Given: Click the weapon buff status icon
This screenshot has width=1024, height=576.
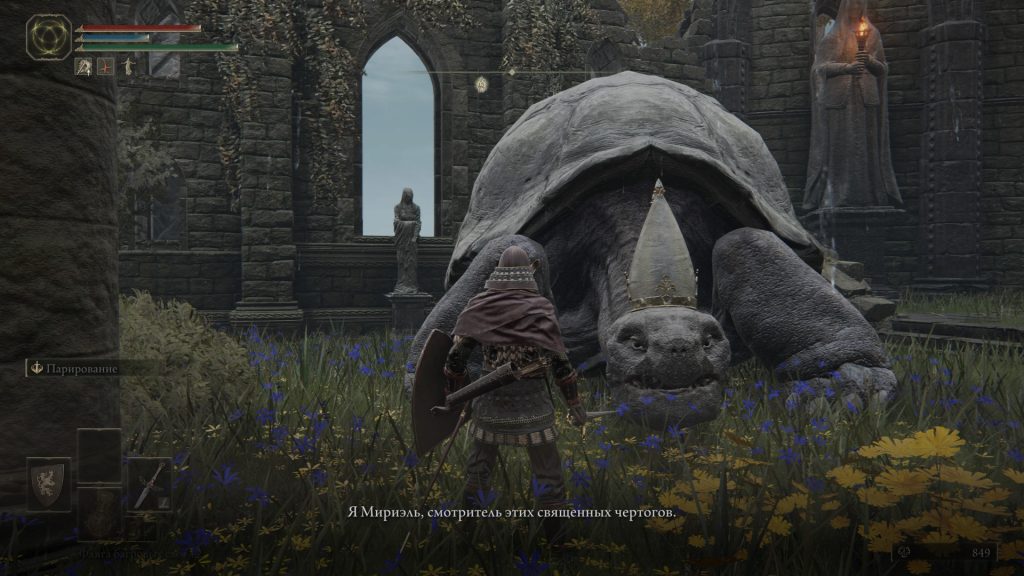Looking at the screenshot, I should (83, 67).
